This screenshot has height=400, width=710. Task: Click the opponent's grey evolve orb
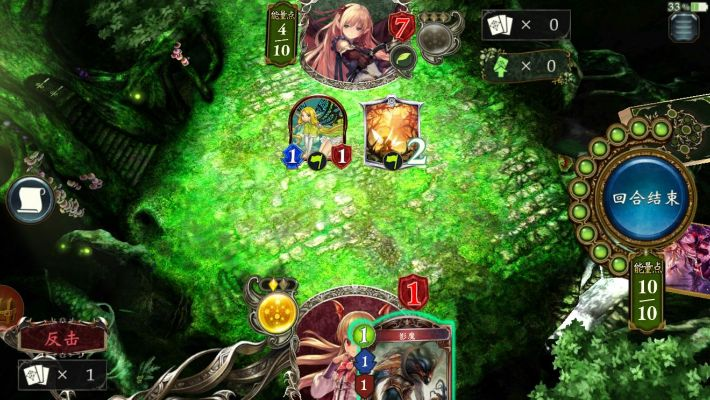(435, 40)
